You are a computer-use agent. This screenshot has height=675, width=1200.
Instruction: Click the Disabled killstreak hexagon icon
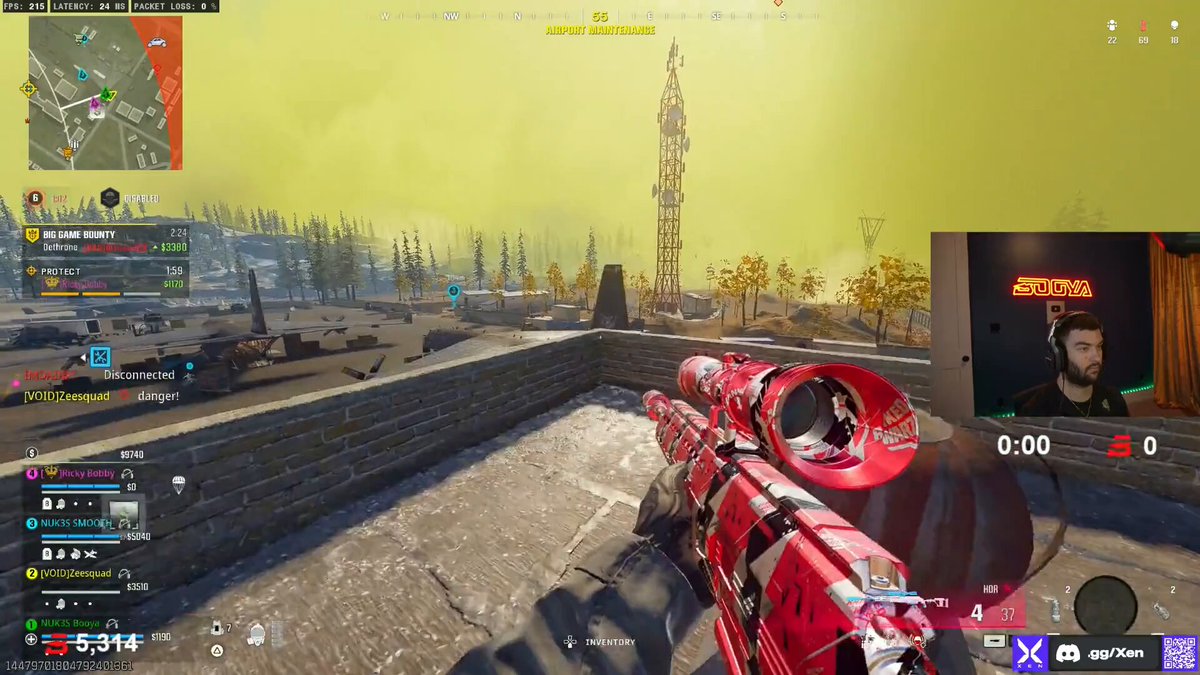pyautogui.click(x=110, y=198)
